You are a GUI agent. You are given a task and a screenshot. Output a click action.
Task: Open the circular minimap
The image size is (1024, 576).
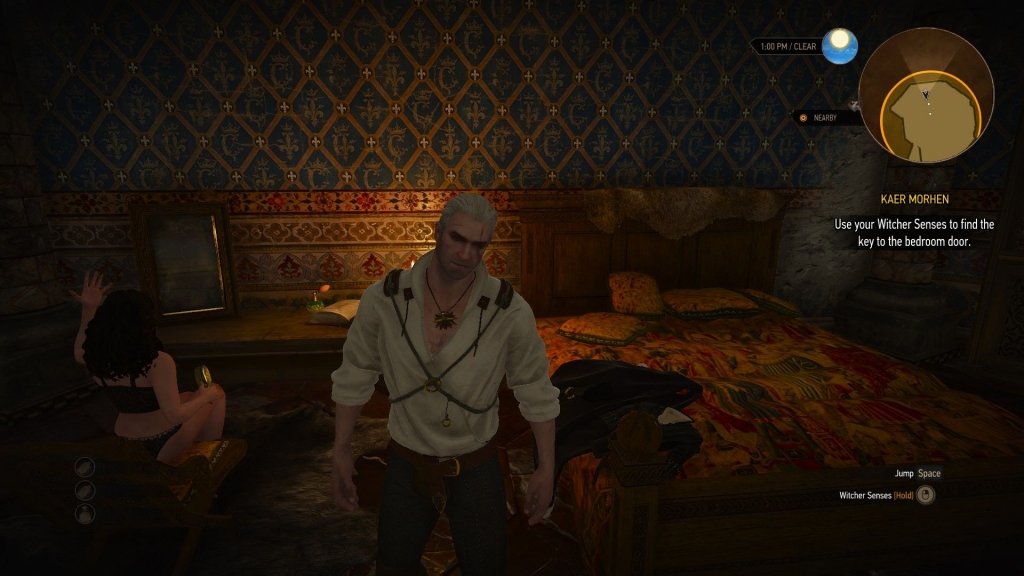click(x=925, y=95)
